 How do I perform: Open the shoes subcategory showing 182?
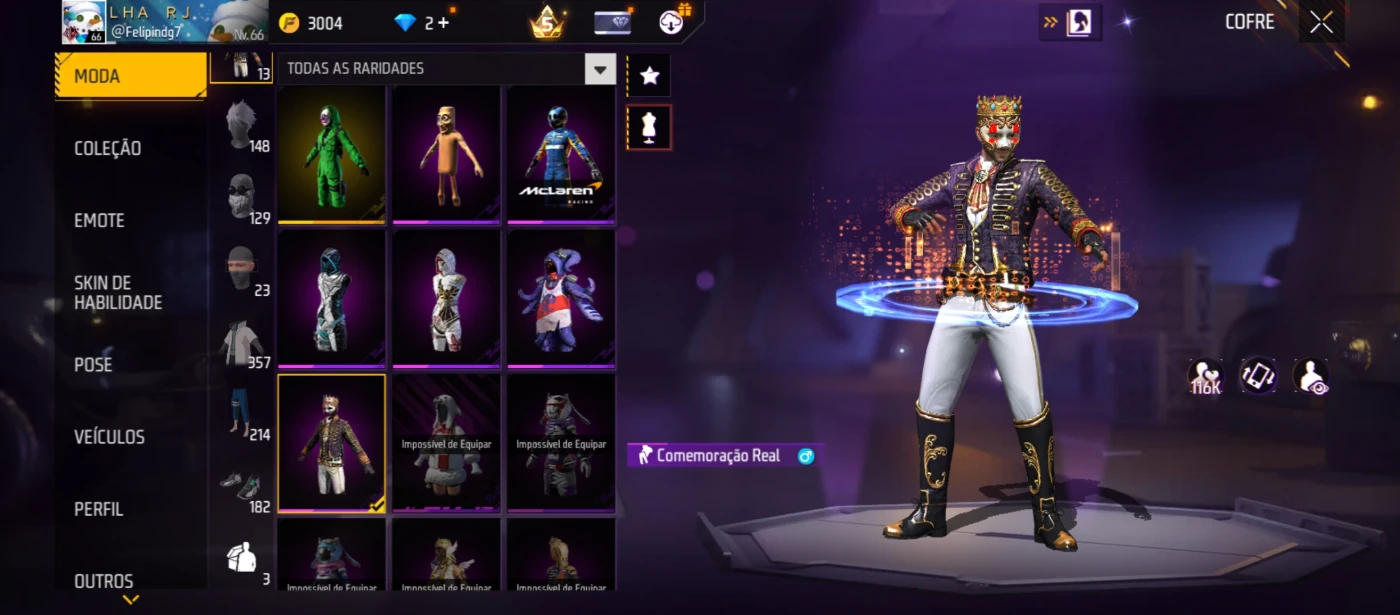pyautogui.click(x=241, y=486)
